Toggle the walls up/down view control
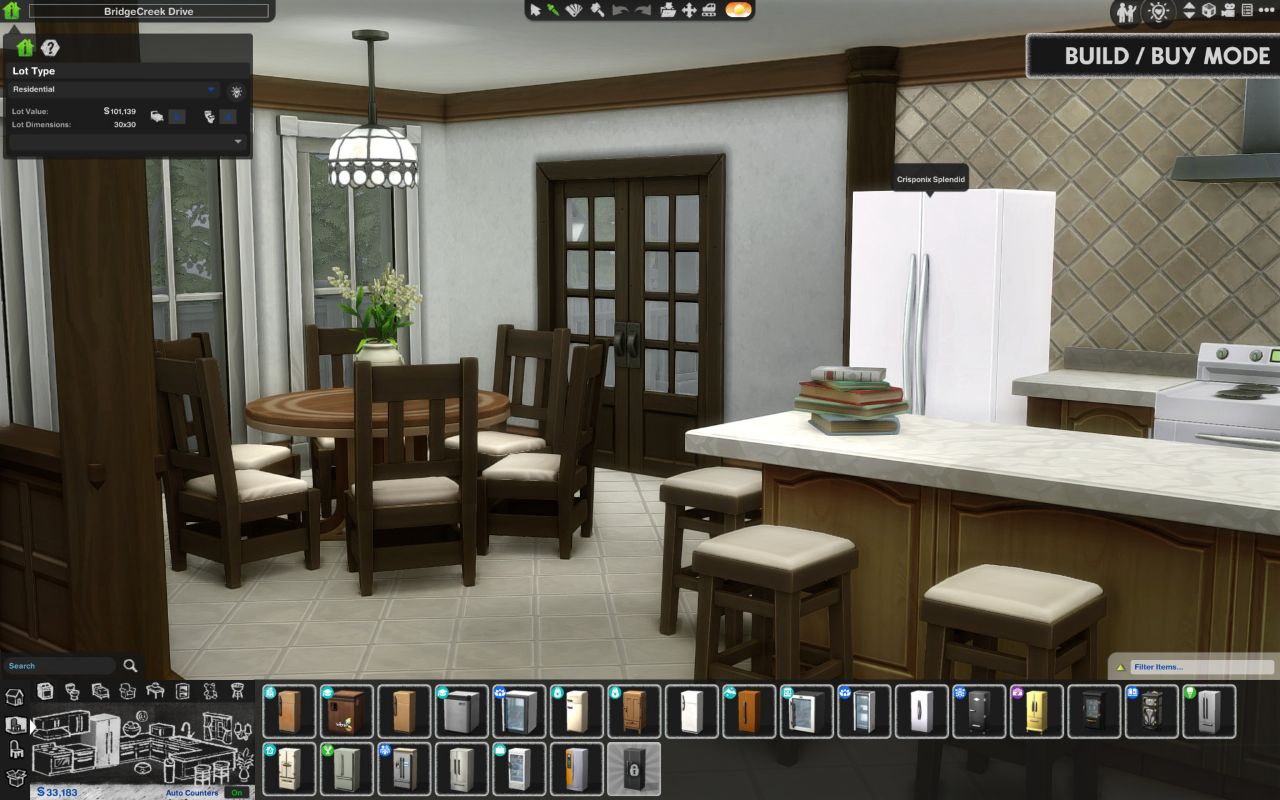Image resolution: width=1280 pixels, height=800 pixels. 1190,11
